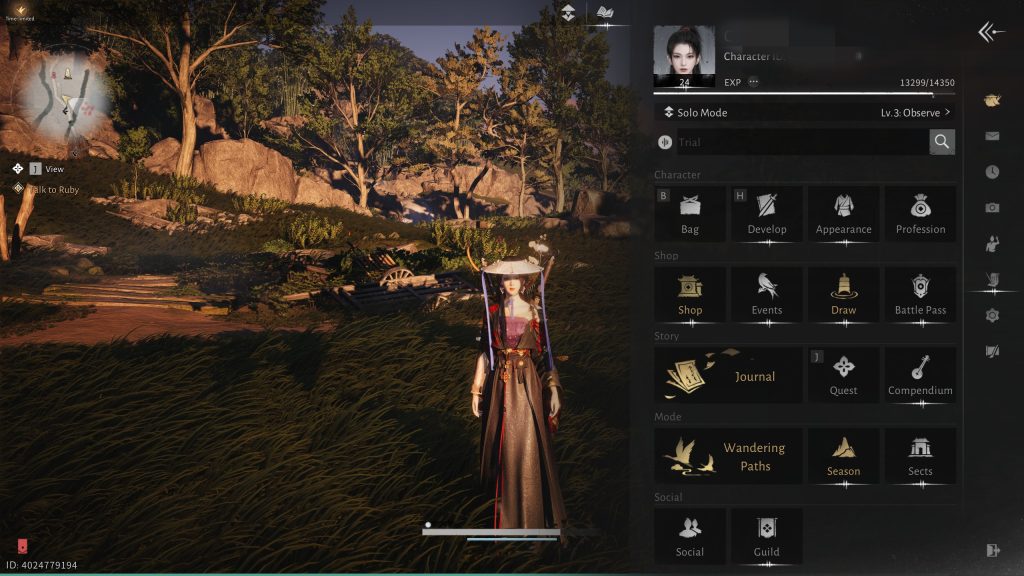Open the Compendium
Image resolution: width=1024 pixels, height=576 pixels.
click(920, 375)
